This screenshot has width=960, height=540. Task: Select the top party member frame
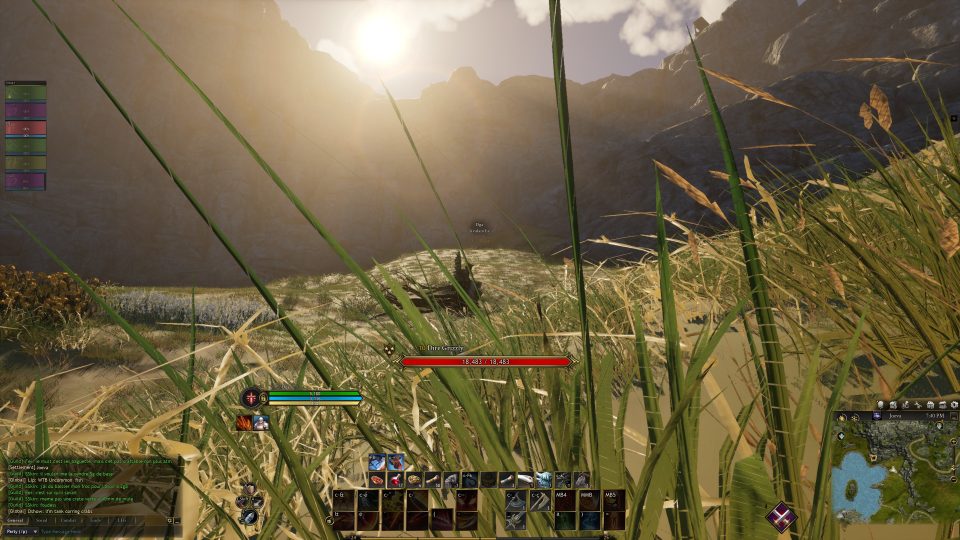(x=26, y=93)
